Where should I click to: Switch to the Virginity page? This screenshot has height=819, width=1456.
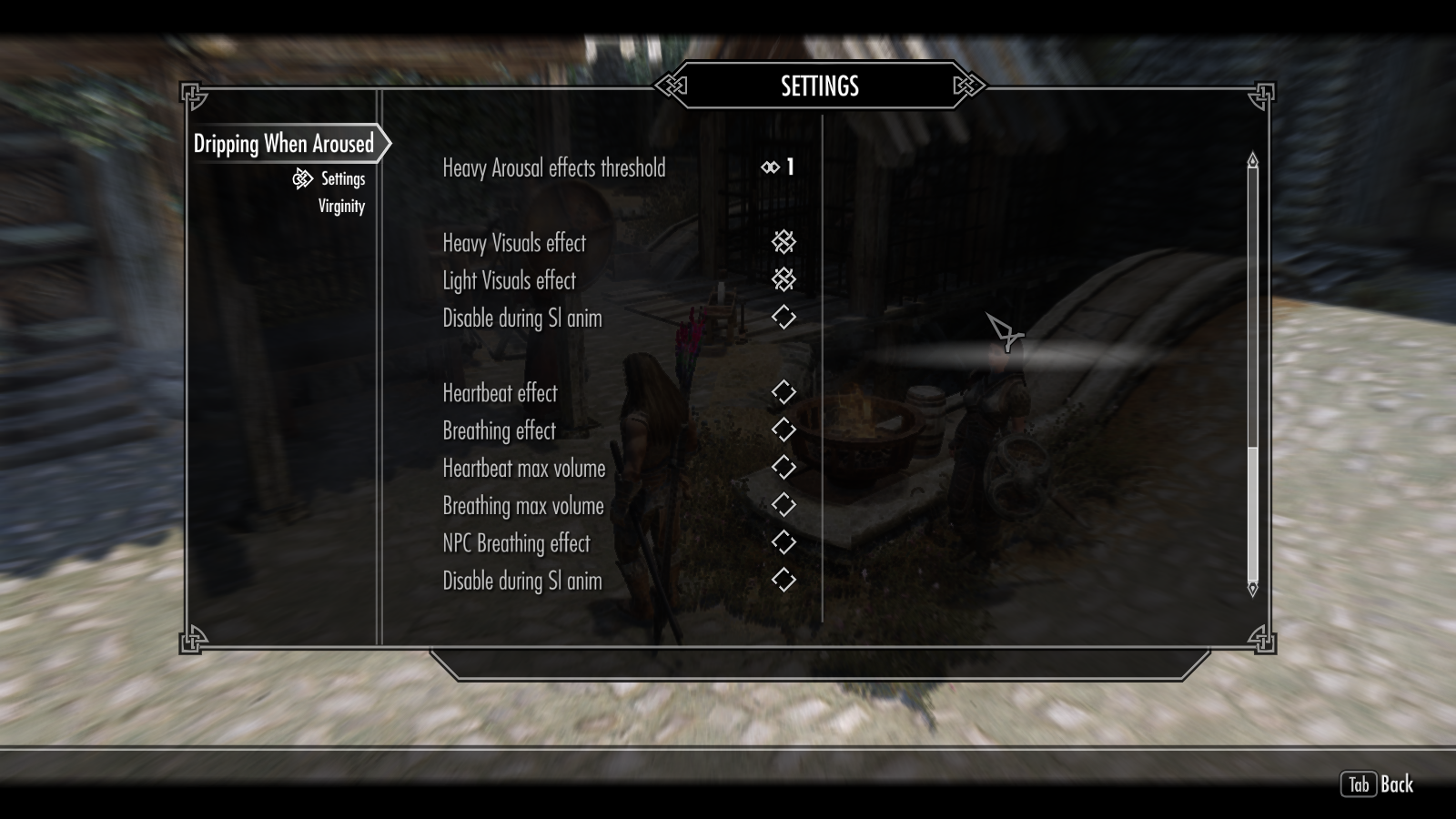341,207
